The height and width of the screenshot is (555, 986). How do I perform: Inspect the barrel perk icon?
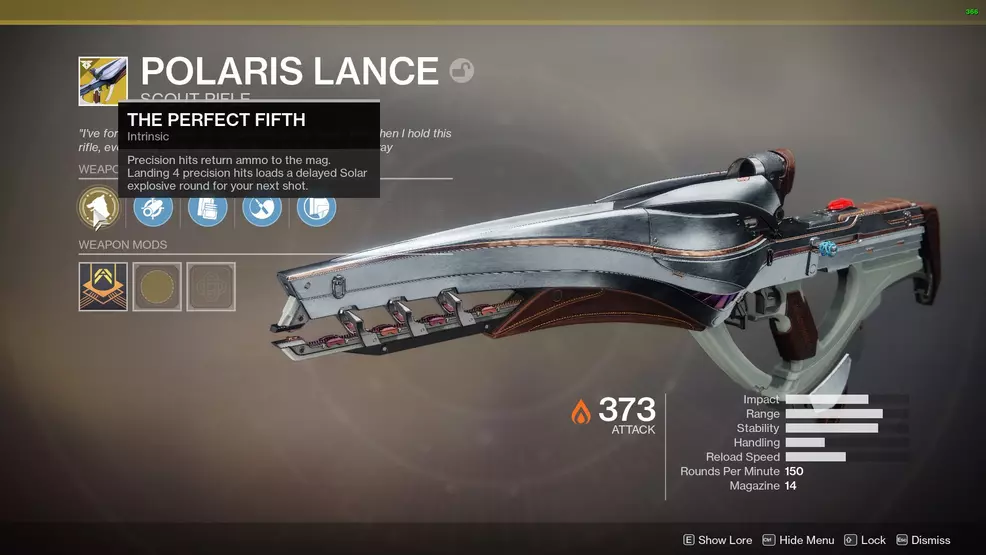[153, 208]
